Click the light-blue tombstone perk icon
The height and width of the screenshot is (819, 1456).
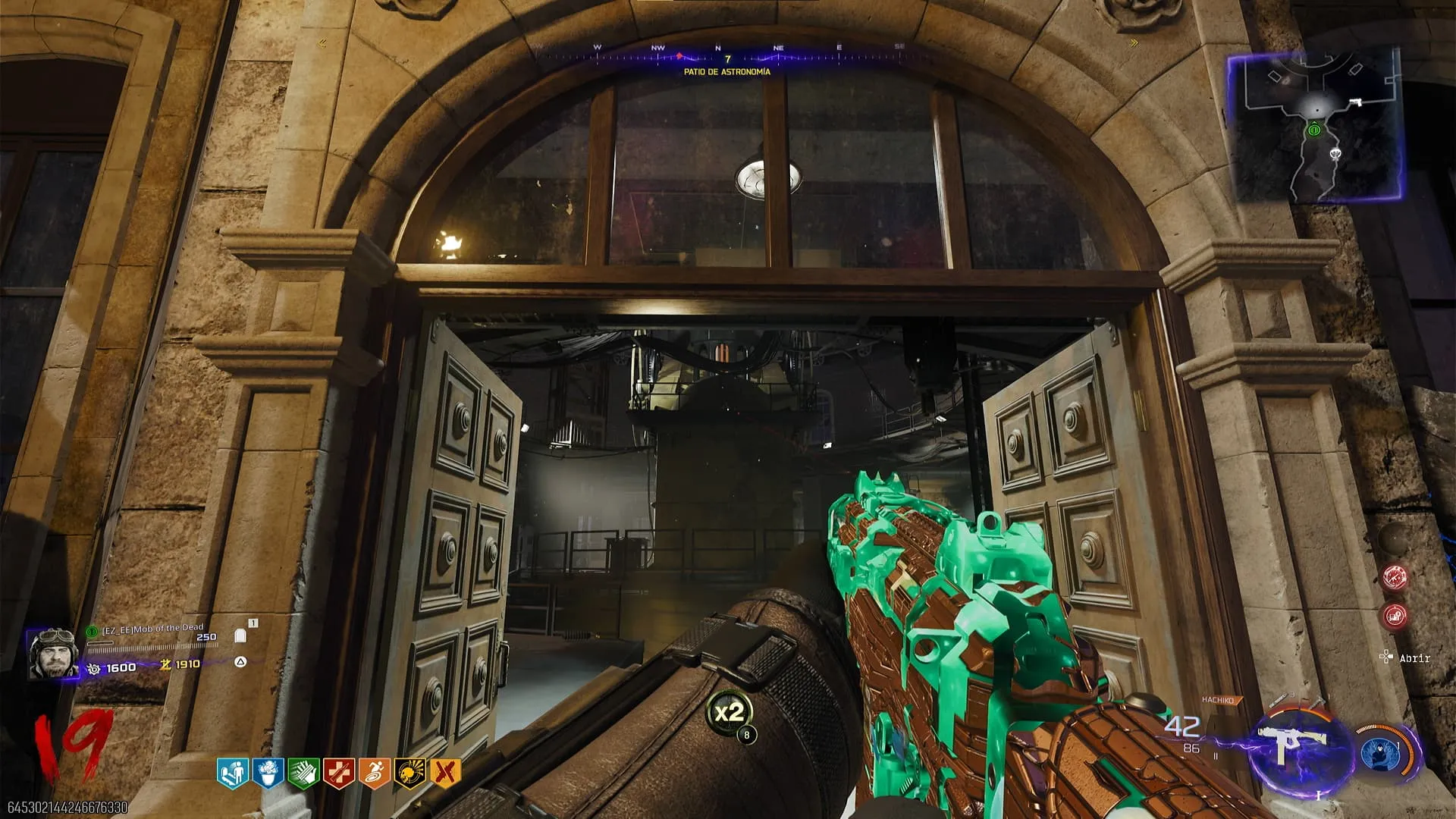pyautogui.click(x=233, y=773)
